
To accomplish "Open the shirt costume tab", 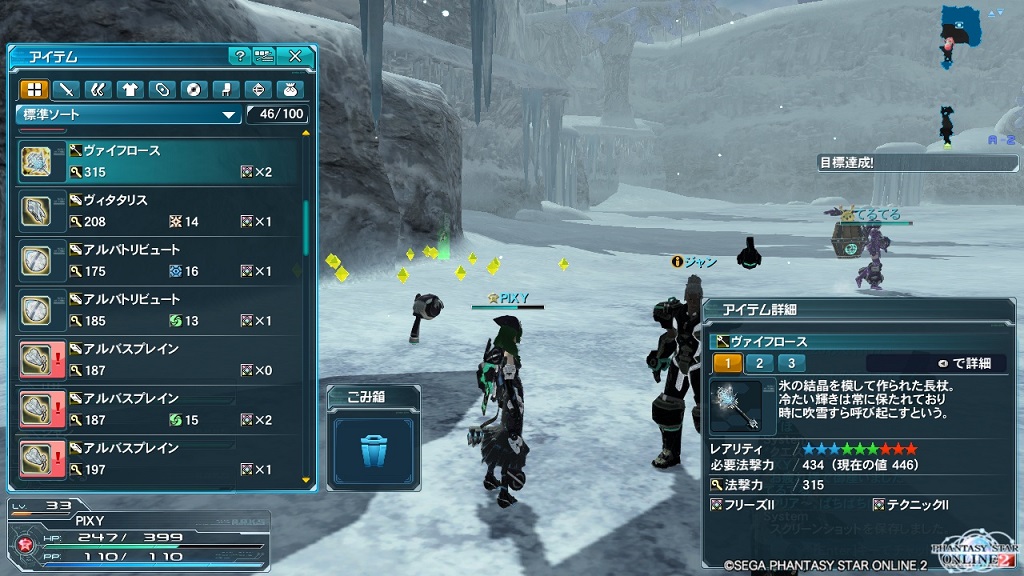I will [130, 90].
